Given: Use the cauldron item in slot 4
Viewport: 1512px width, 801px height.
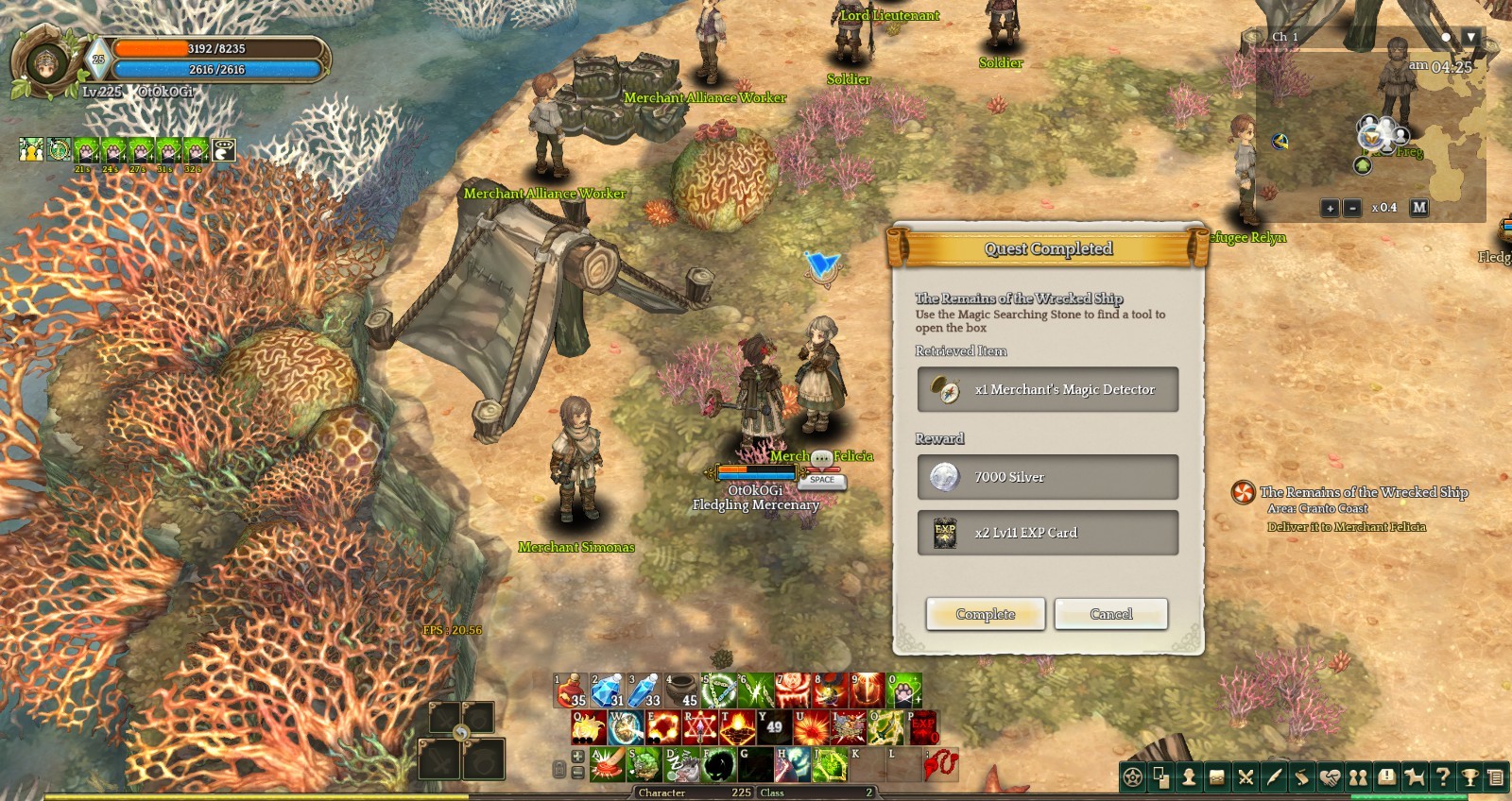Looking at the screenshot, I should point(681,690).
